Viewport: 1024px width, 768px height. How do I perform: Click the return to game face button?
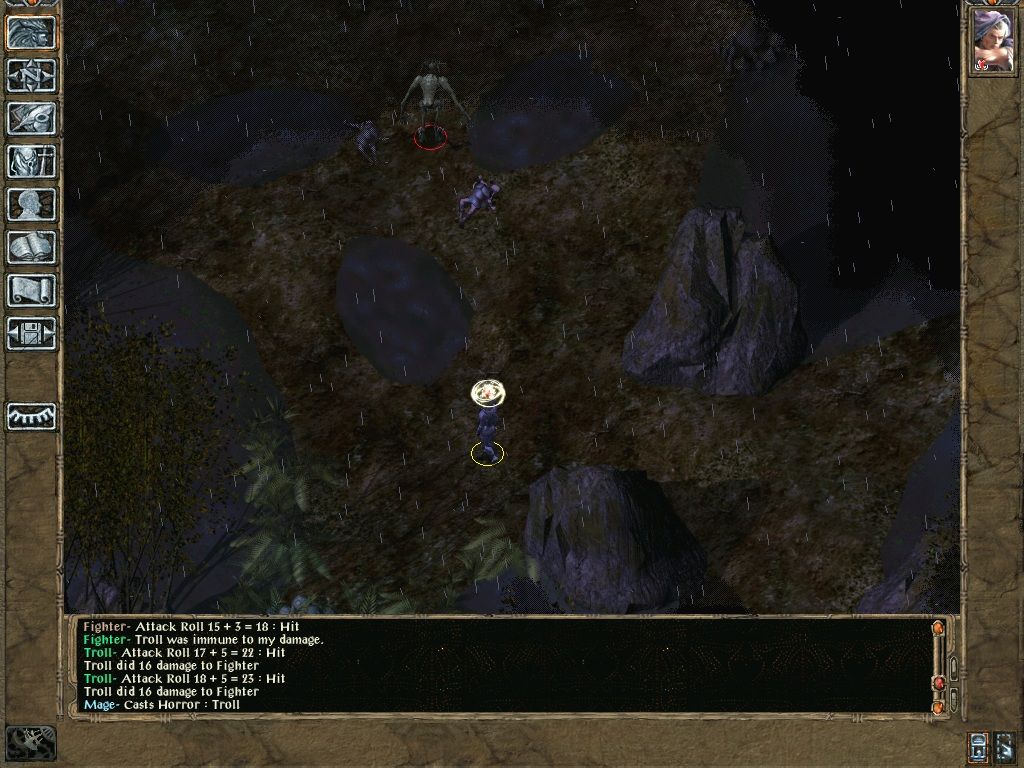pos(31,33)
